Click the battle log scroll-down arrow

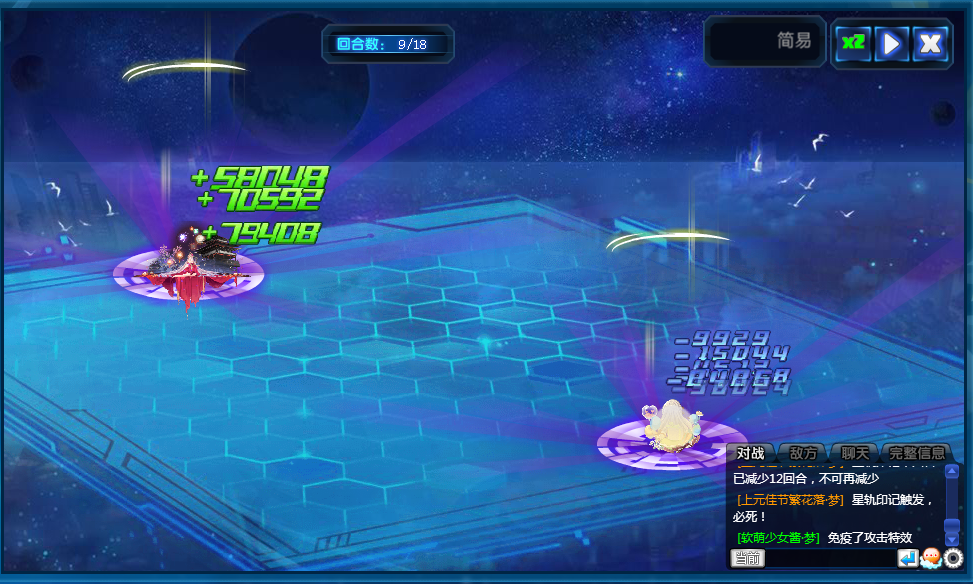click(x=952, y=539)
